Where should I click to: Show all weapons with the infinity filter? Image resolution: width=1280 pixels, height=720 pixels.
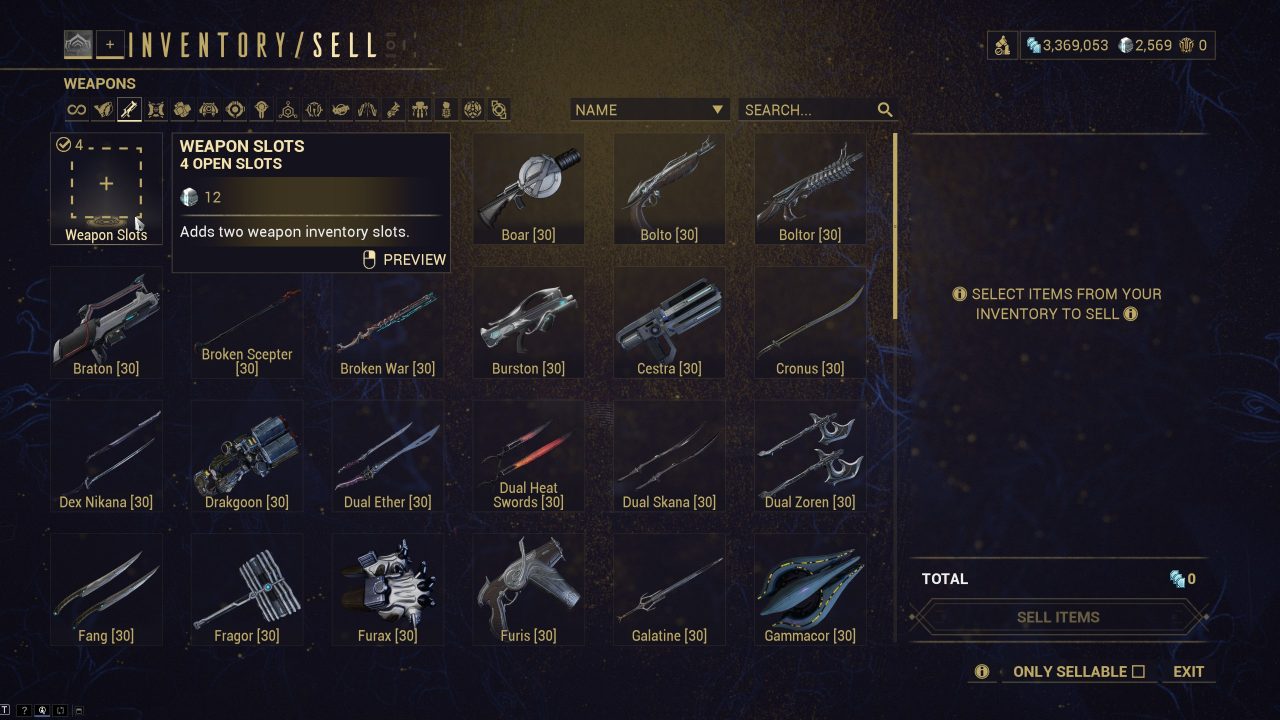pyautogui.click(x=76, y=110)
